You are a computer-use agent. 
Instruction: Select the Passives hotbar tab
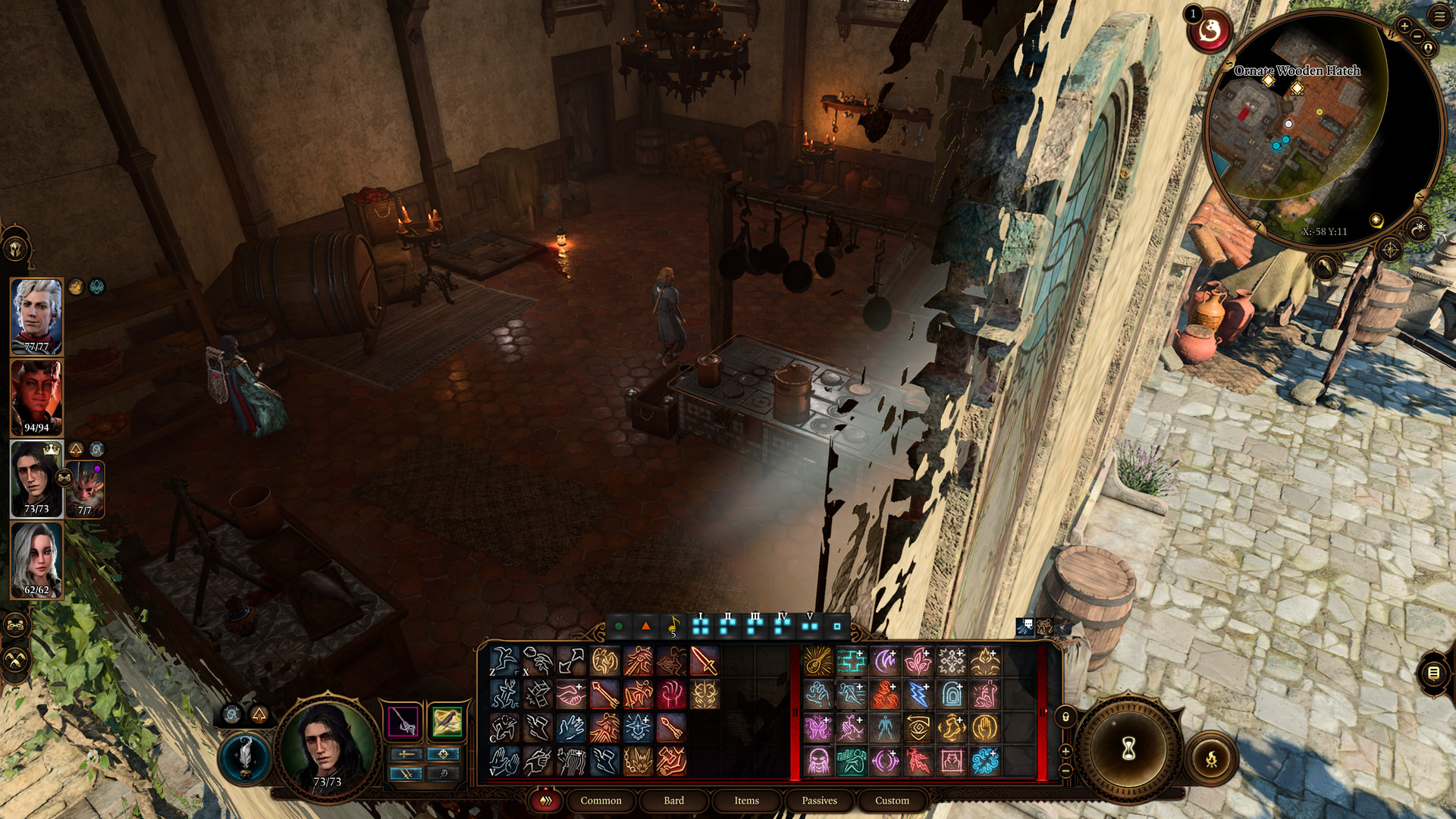tap(819, 801)
